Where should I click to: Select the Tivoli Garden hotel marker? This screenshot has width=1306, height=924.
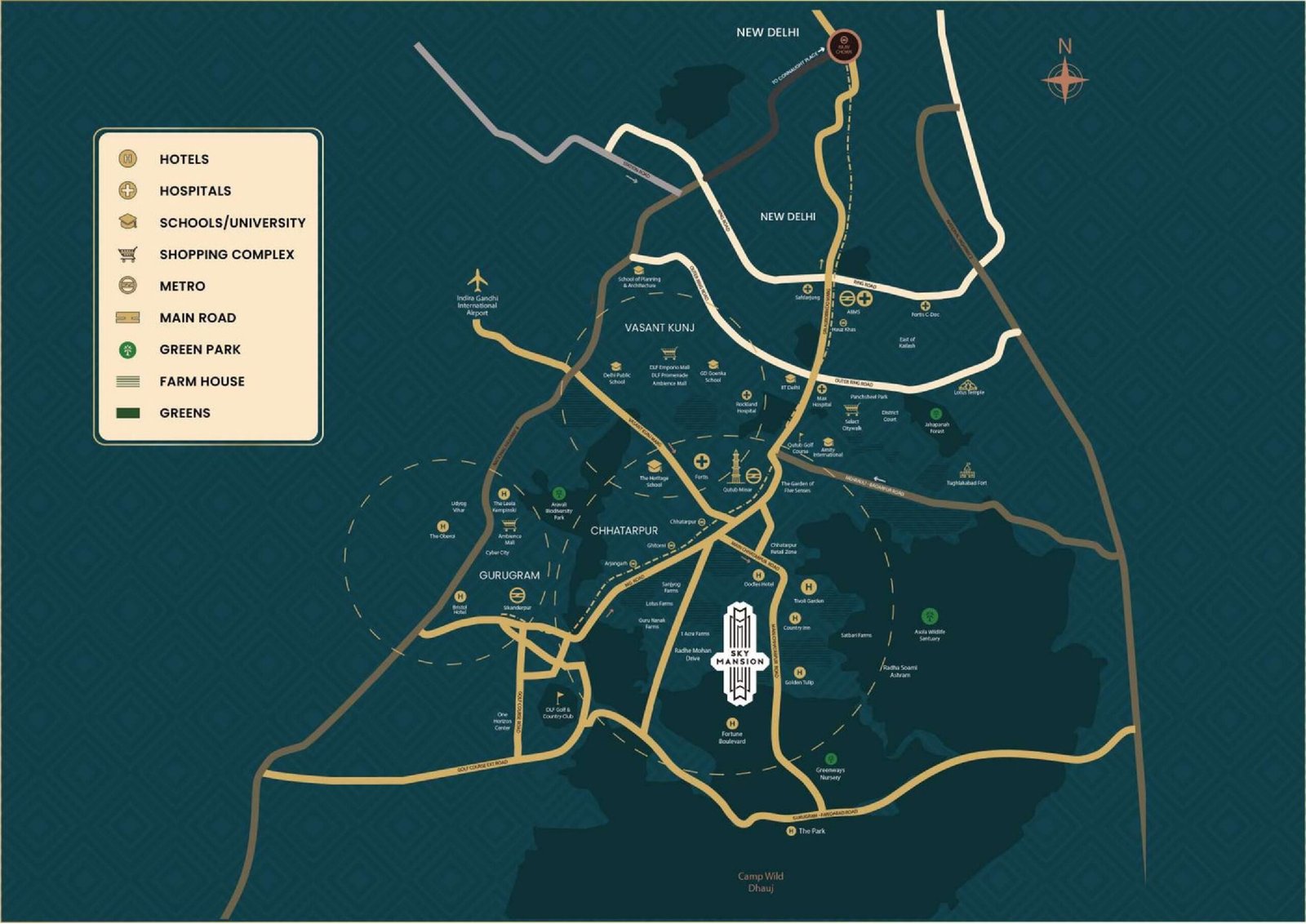pos(808,587)
